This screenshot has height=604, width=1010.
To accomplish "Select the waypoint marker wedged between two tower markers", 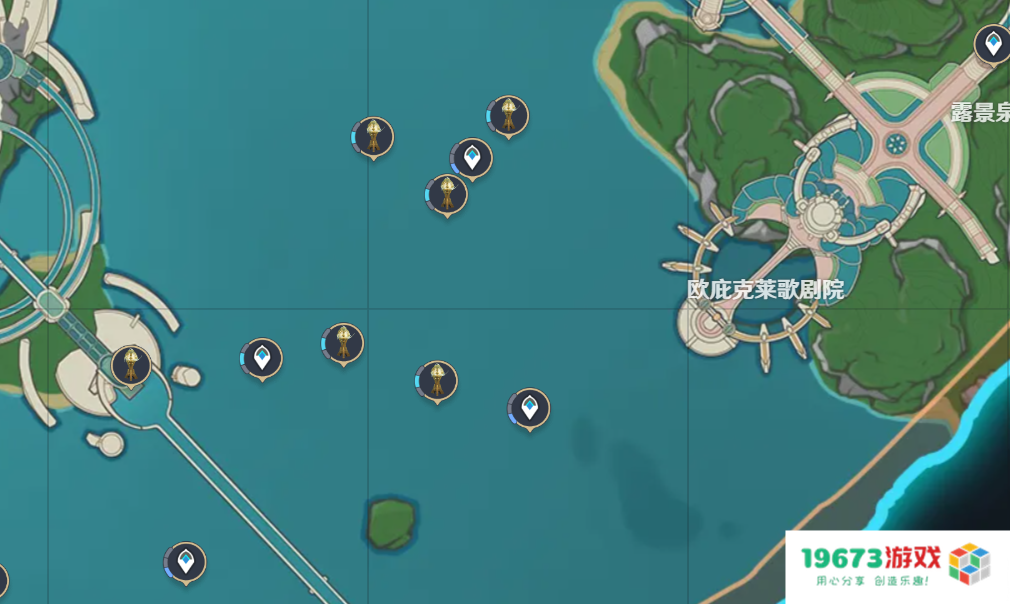I will [472, 158].
